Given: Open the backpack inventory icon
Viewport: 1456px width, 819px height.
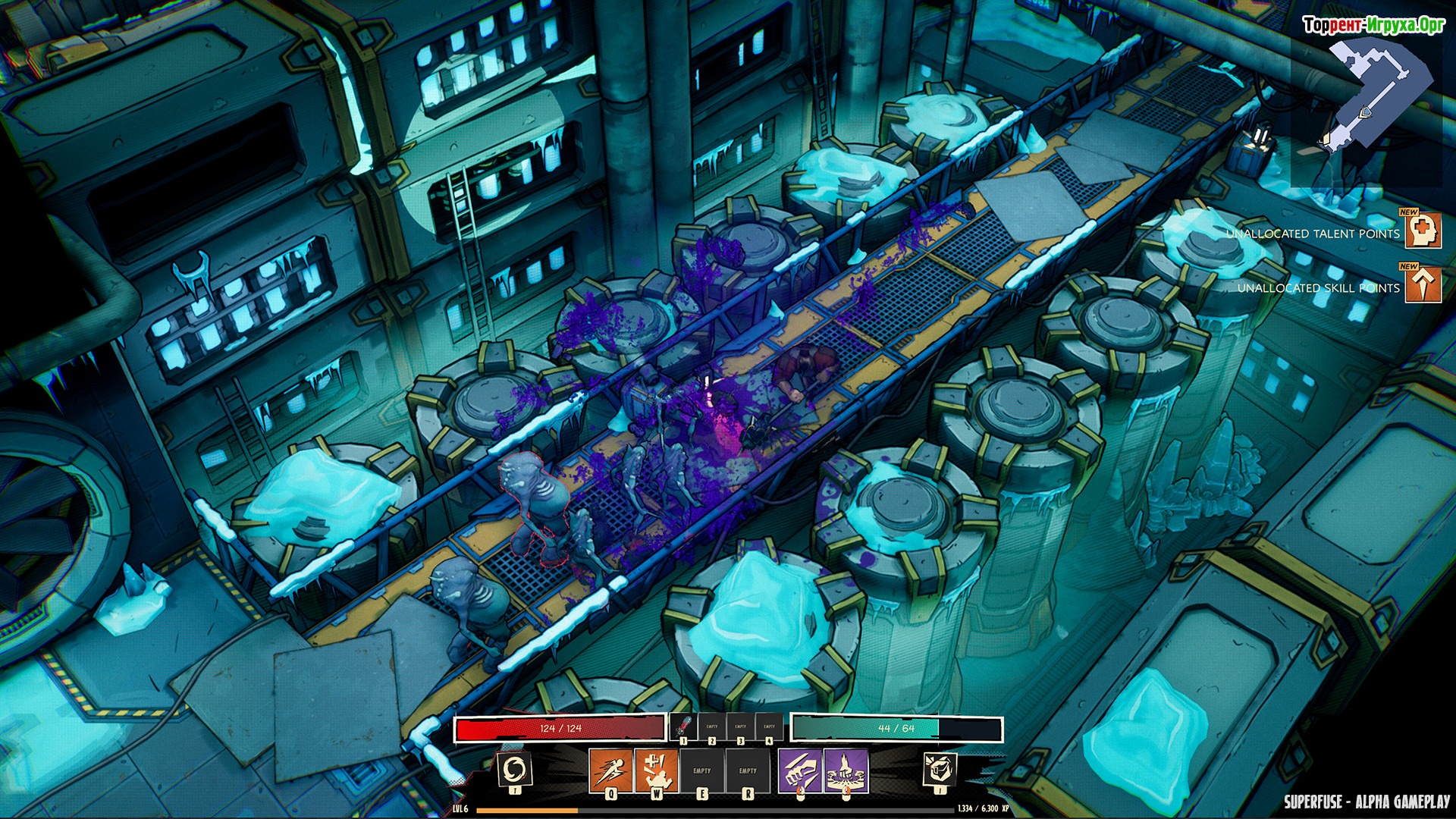Looking at the screenshot, I should [939, 770].
